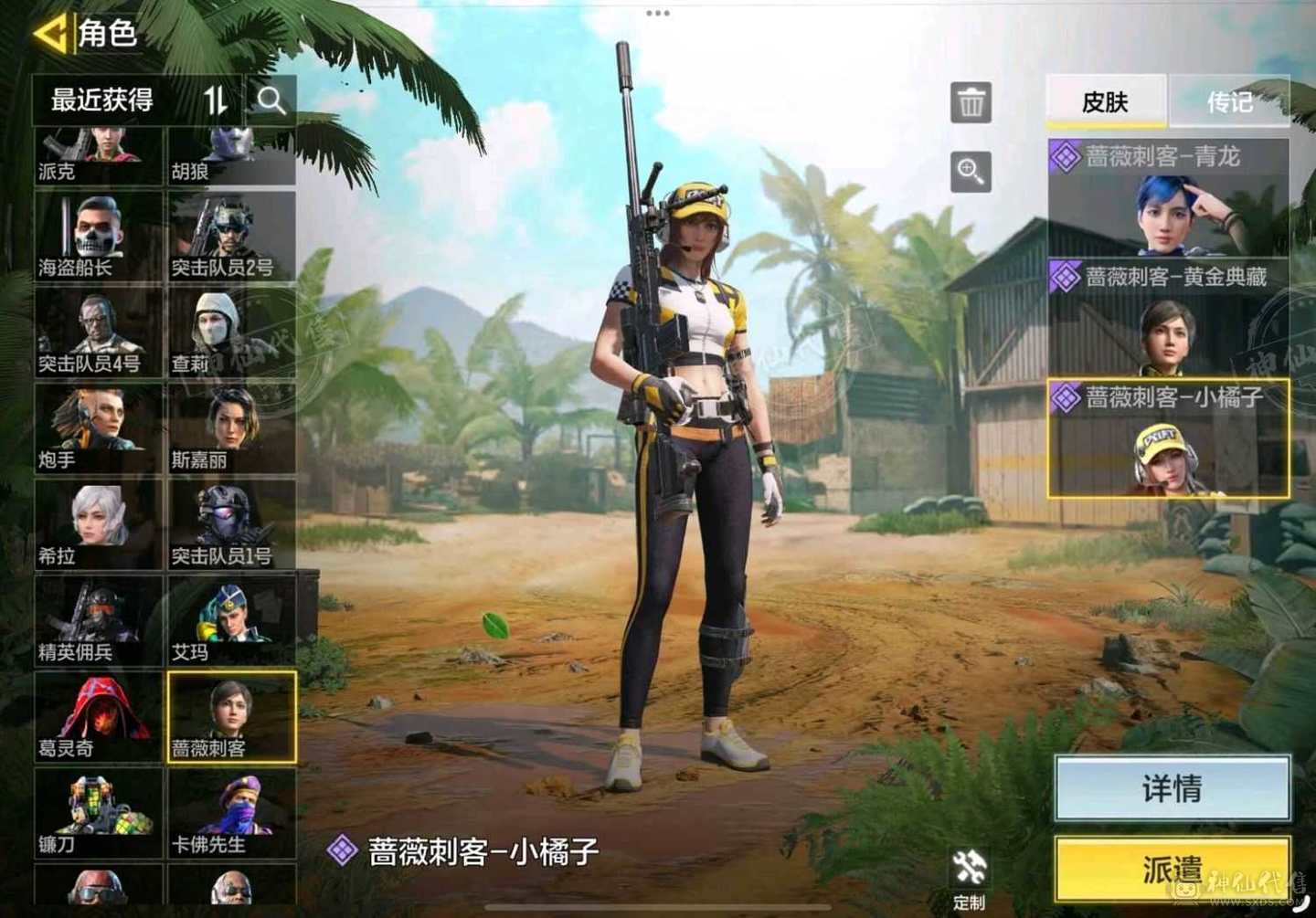Viewport: 1316px width, 918px height.
Task: Open the 最近获得 sort dropdown
Action: pyautogui.click(x=102, y=100)
